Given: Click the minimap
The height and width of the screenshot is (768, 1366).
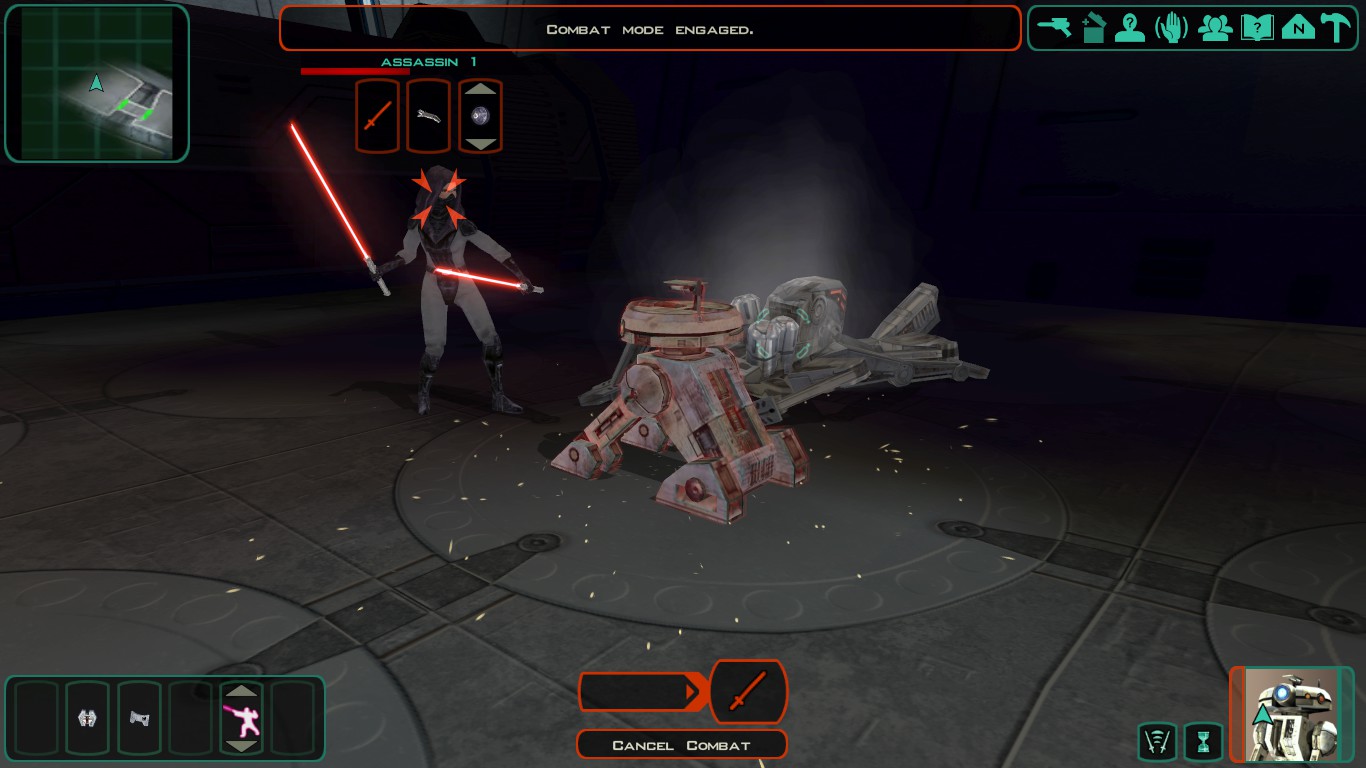Looking at the screenshot, I should coord(97,83).
